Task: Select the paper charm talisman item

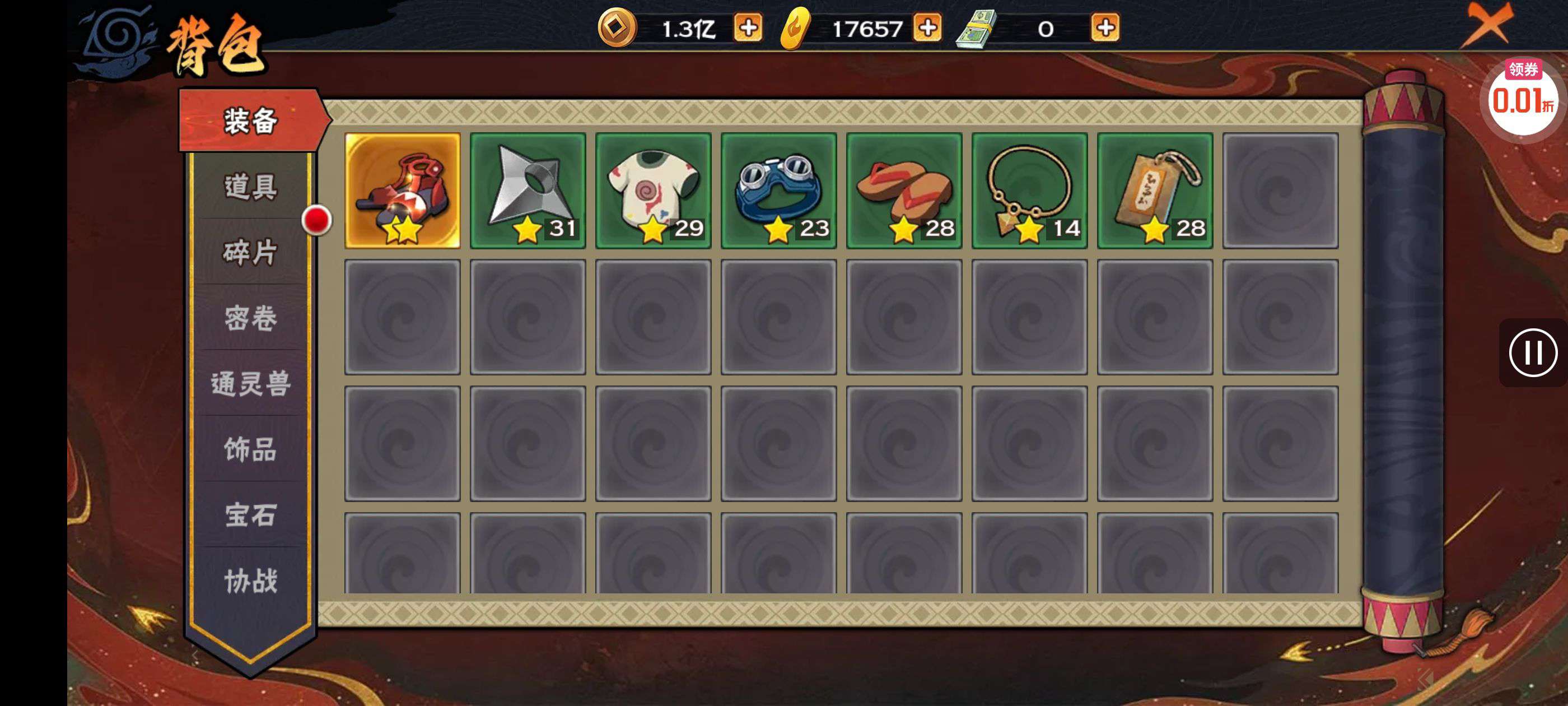Action: coord(1155,191)
